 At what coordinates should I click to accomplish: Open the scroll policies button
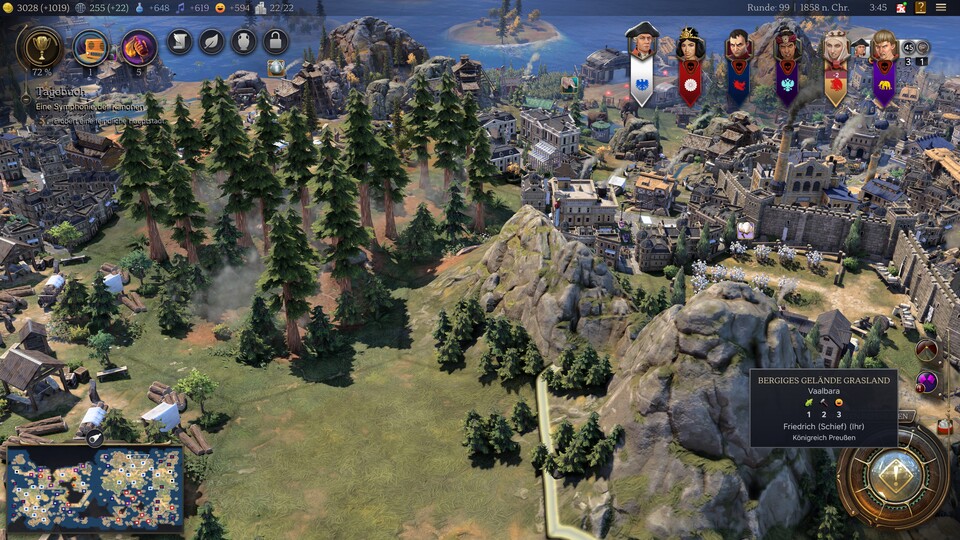[178, 41]
